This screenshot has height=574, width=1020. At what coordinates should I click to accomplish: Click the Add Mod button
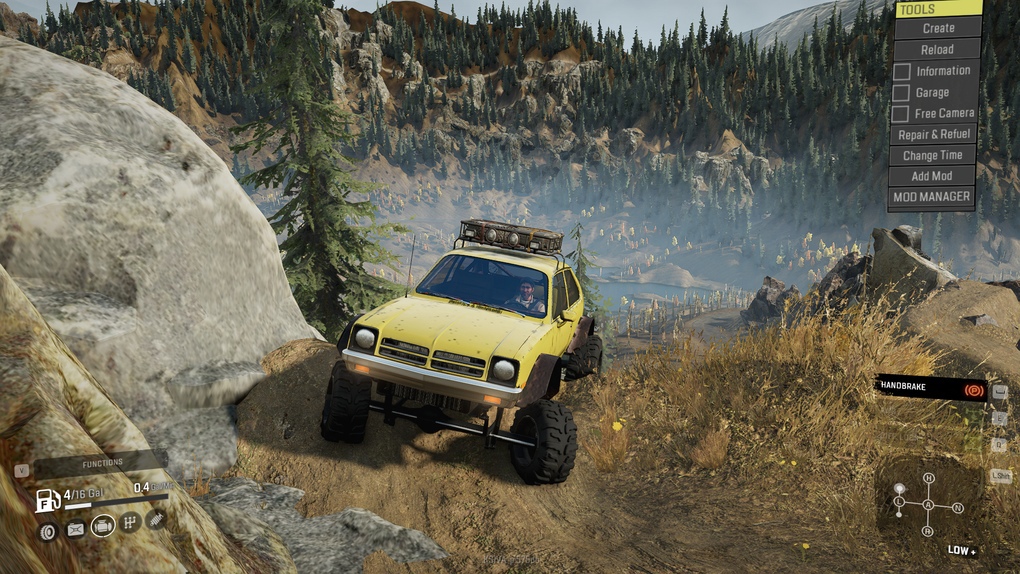(x=932, y=176)
